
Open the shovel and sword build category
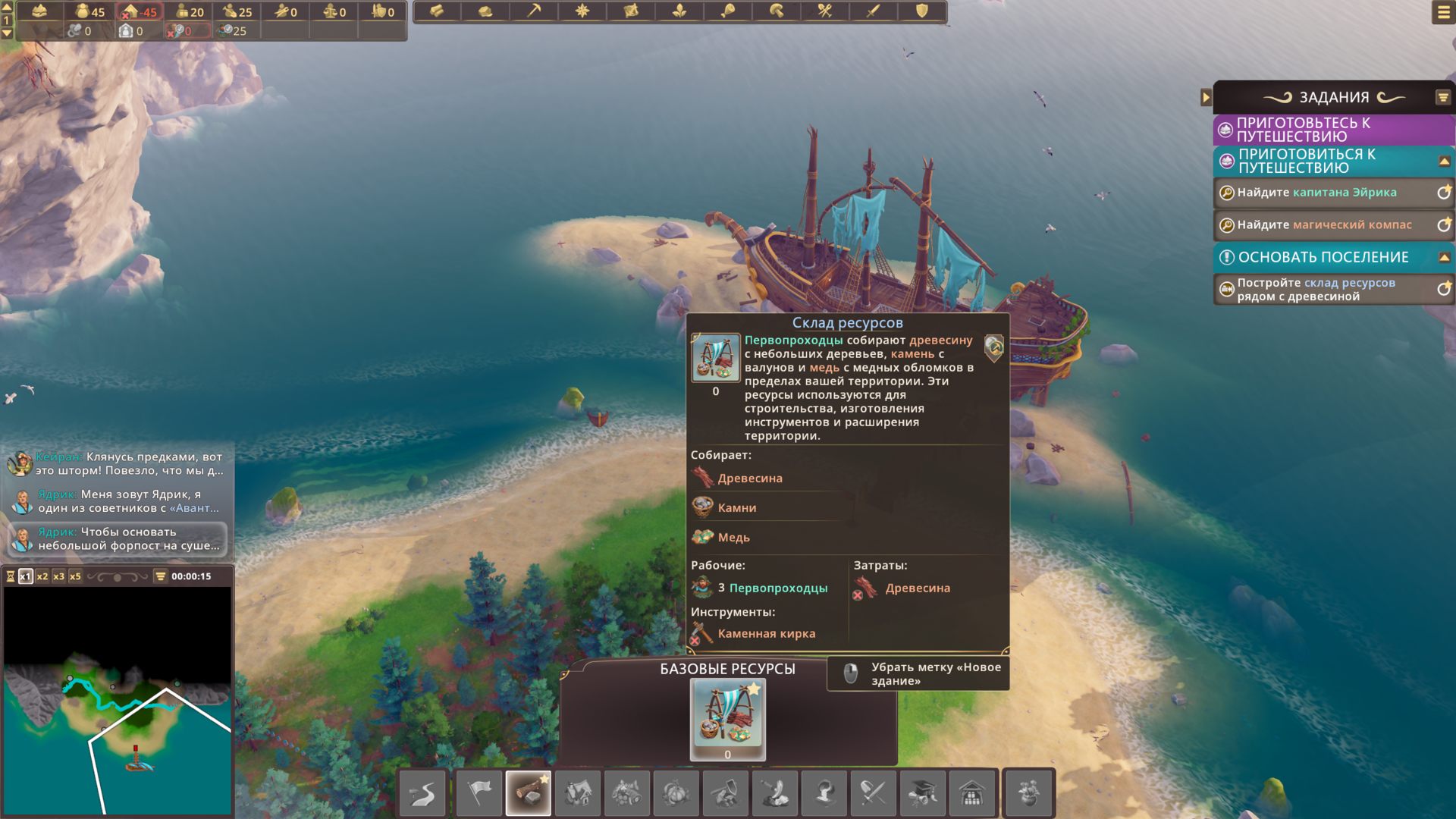pos(873,793)
